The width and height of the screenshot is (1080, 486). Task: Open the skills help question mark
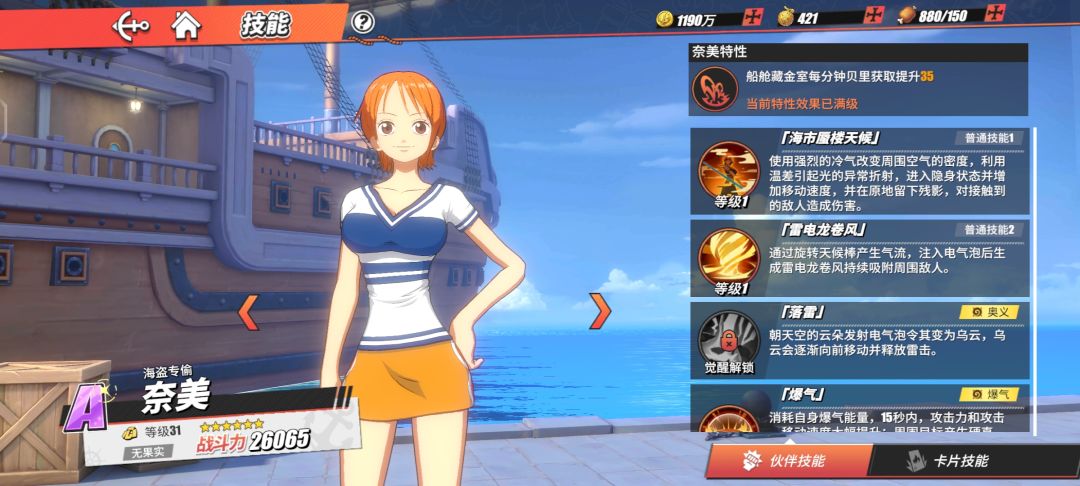click(364, 22)
